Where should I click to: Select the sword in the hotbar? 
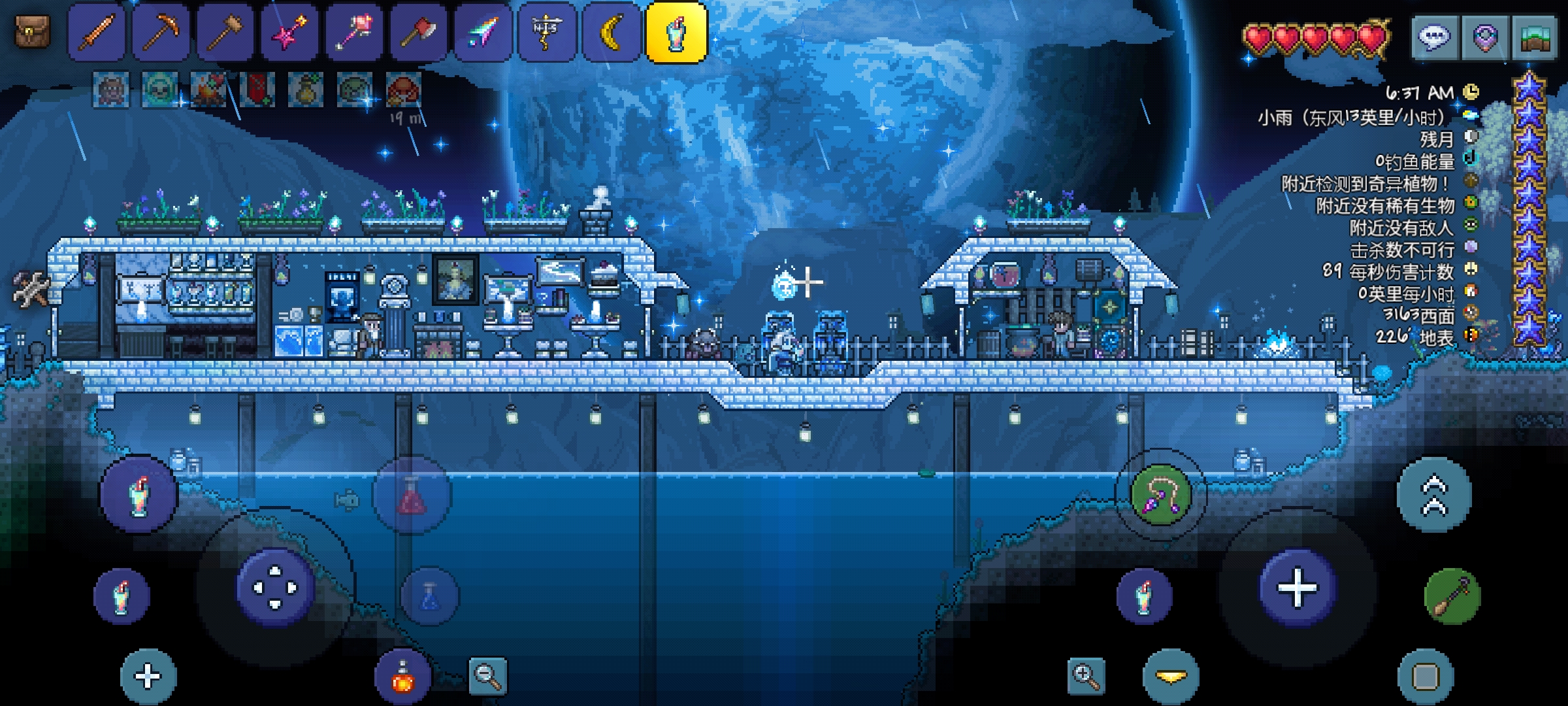97,31
